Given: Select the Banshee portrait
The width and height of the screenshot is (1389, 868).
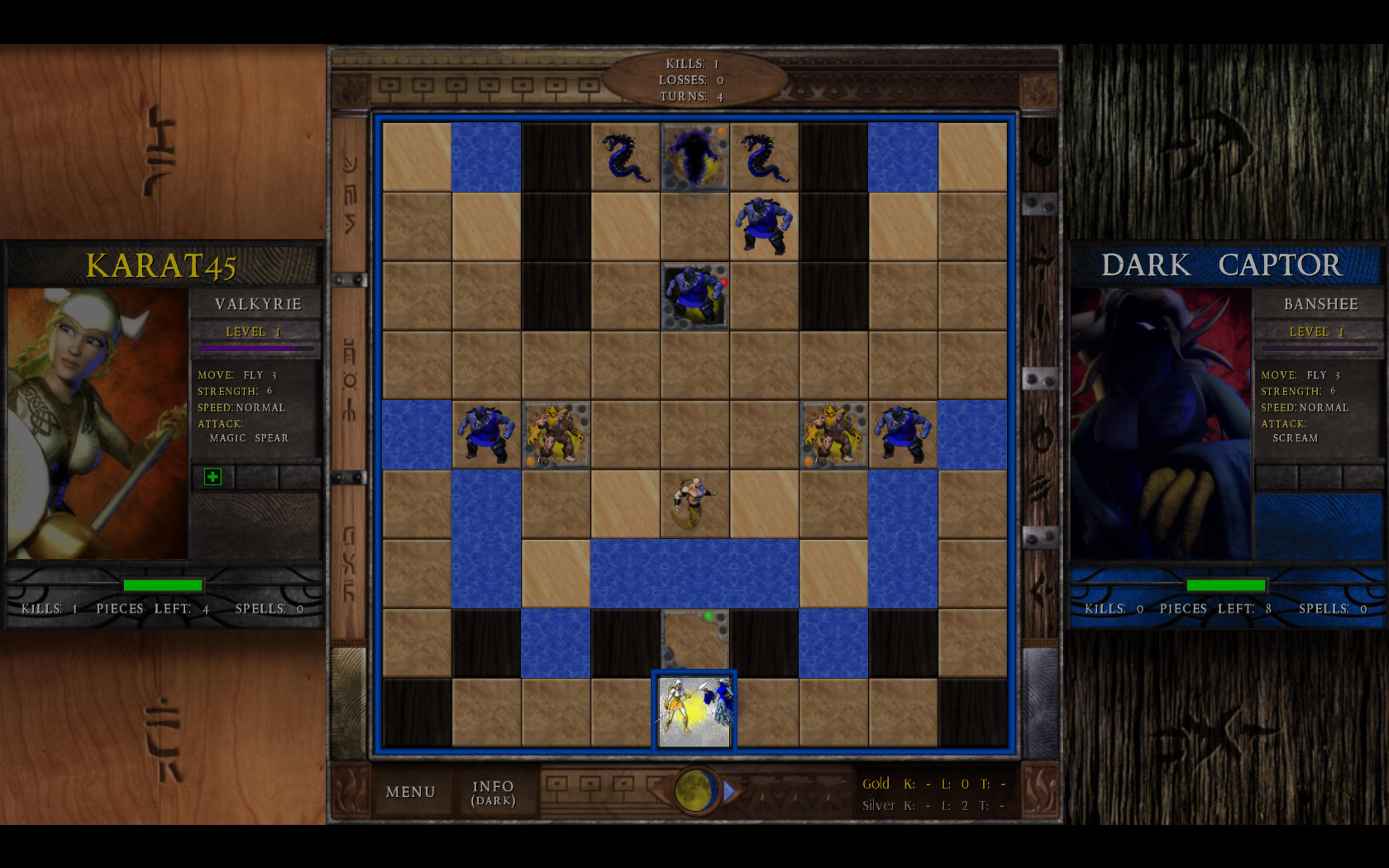Looking at the screenshot, I should [1161, 423].
